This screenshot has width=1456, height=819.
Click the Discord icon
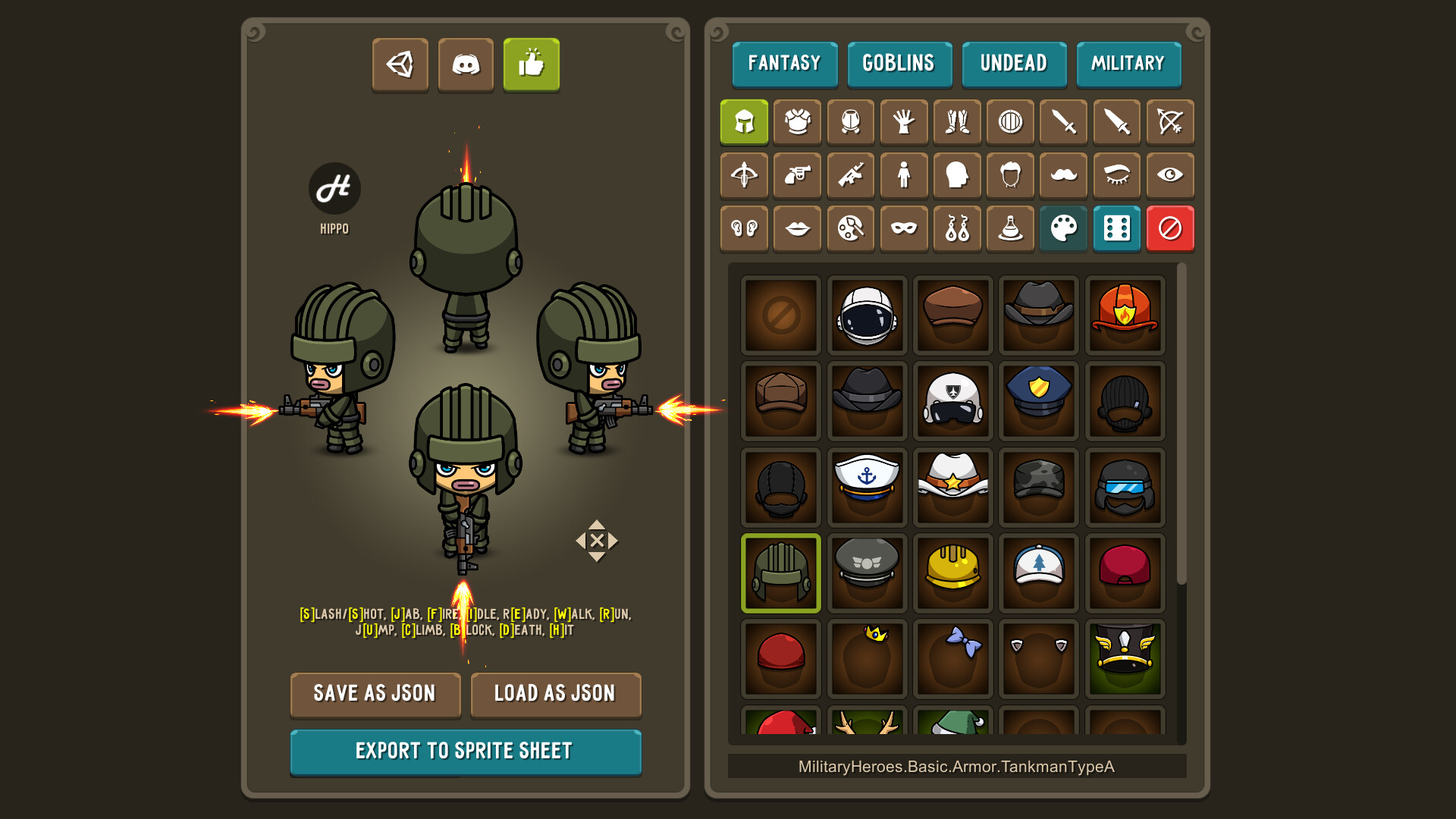[466, 65]
